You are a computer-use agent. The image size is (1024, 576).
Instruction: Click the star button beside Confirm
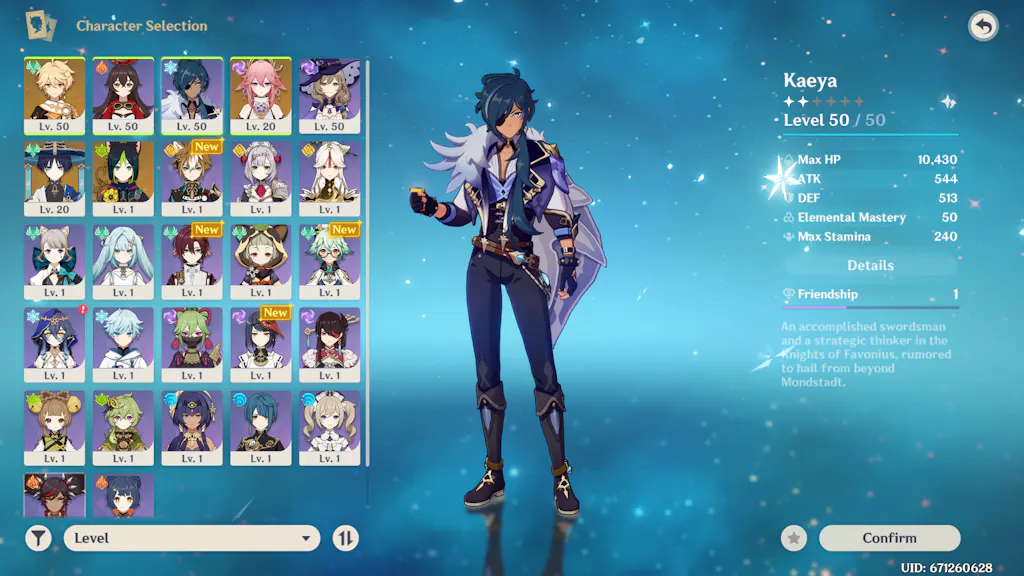tap(794, 538)
